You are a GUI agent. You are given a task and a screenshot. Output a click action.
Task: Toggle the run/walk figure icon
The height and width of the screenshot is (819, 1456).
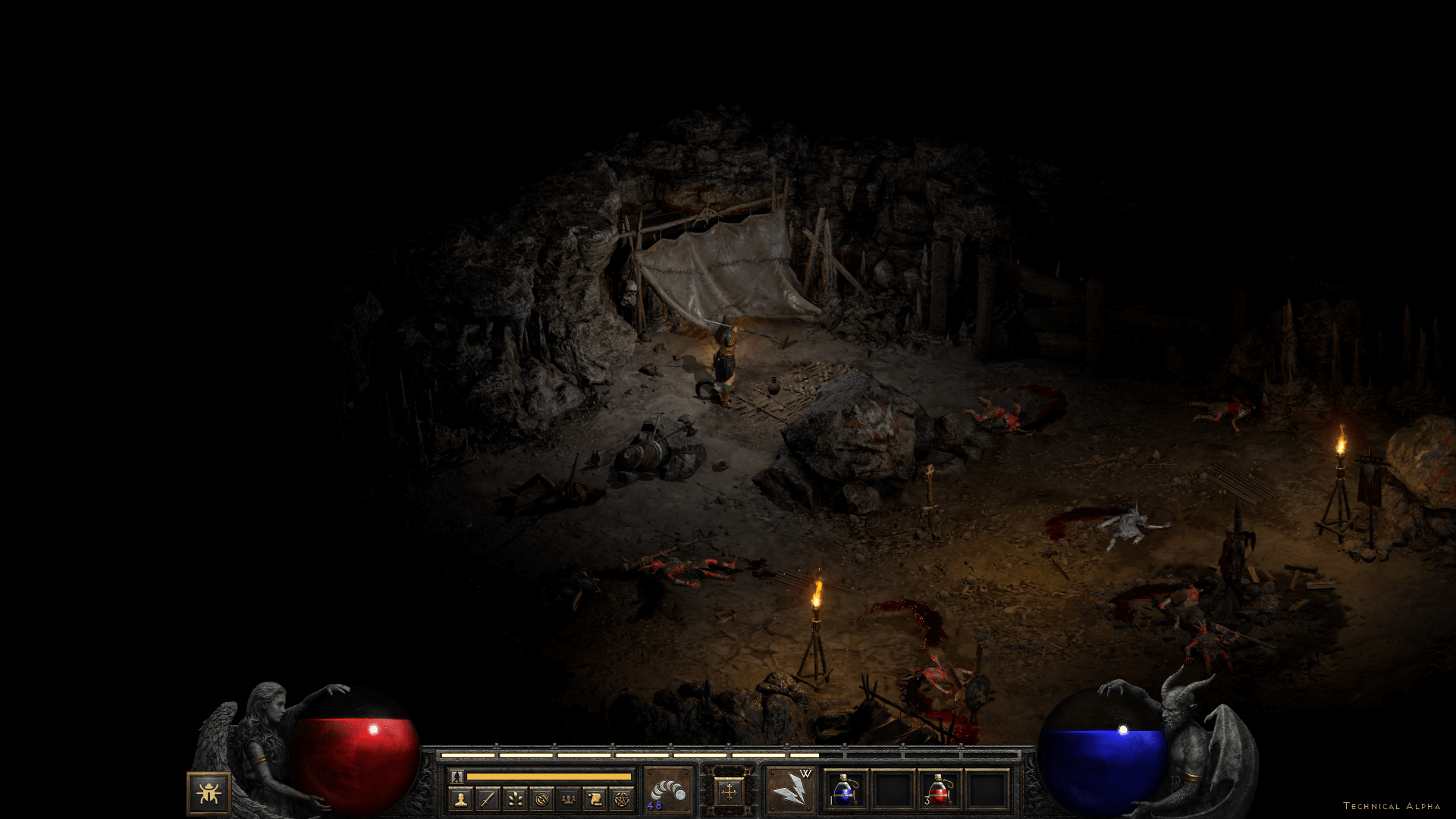pyautogui.click(x=457, y=777)
